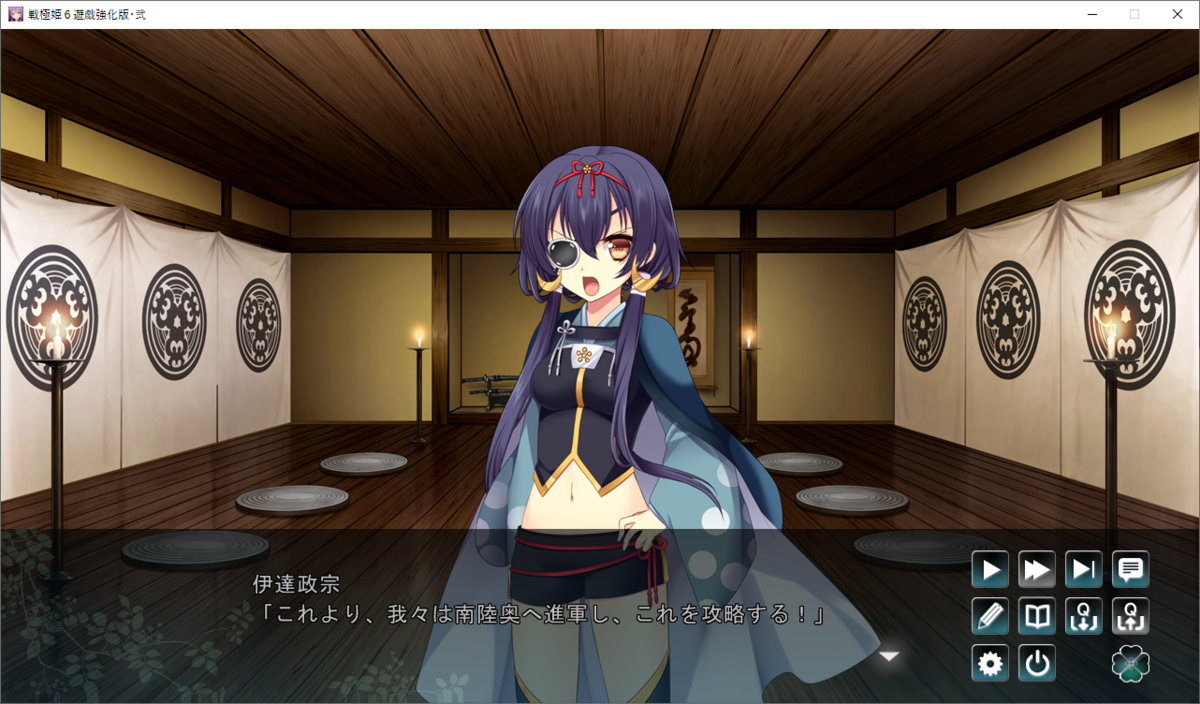This screenshot has width=1200, height=704.
Task: Quick load with the Q up-arrow button
Action: point(1131,616)
